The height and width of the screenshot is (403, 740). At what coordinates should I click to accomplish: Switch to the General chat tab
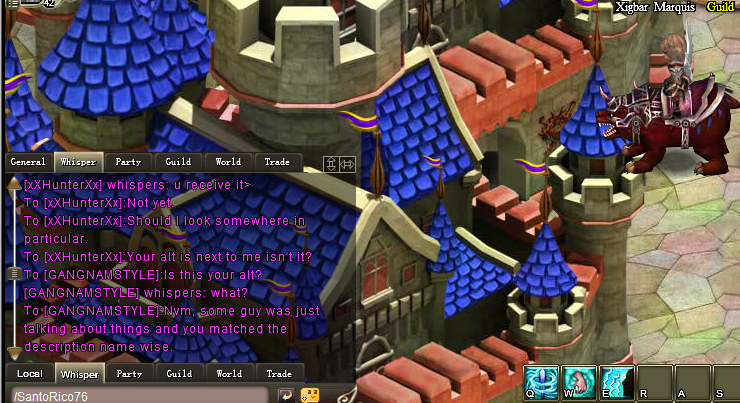[x=28, y=161]
